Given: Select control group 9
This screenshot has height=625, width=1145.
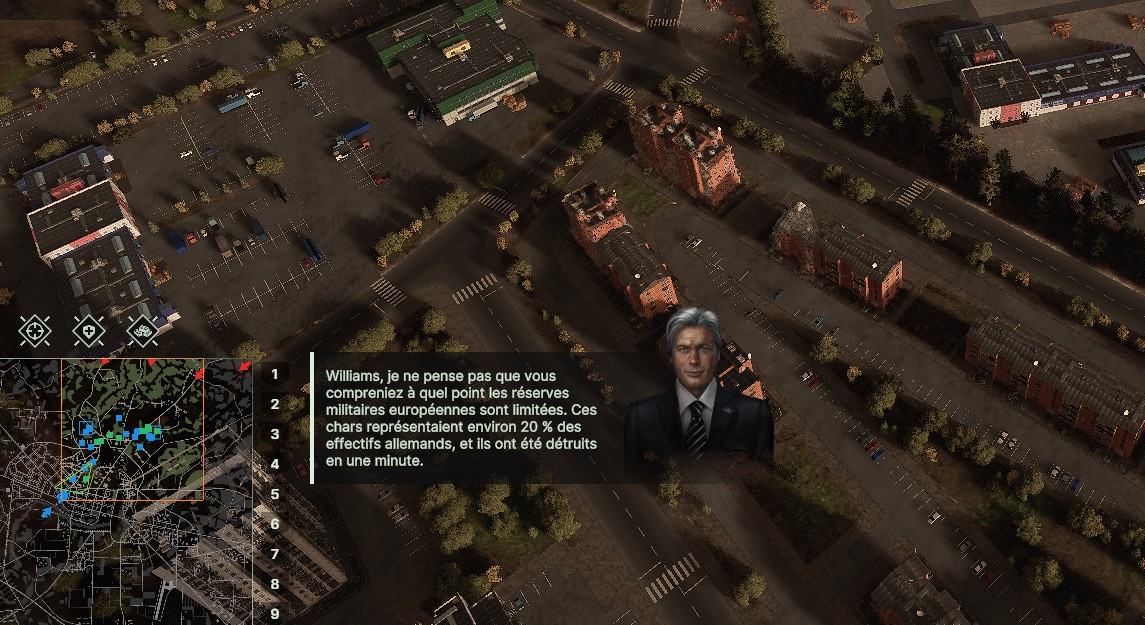Looking at the screenshot, I should point(274,613).
